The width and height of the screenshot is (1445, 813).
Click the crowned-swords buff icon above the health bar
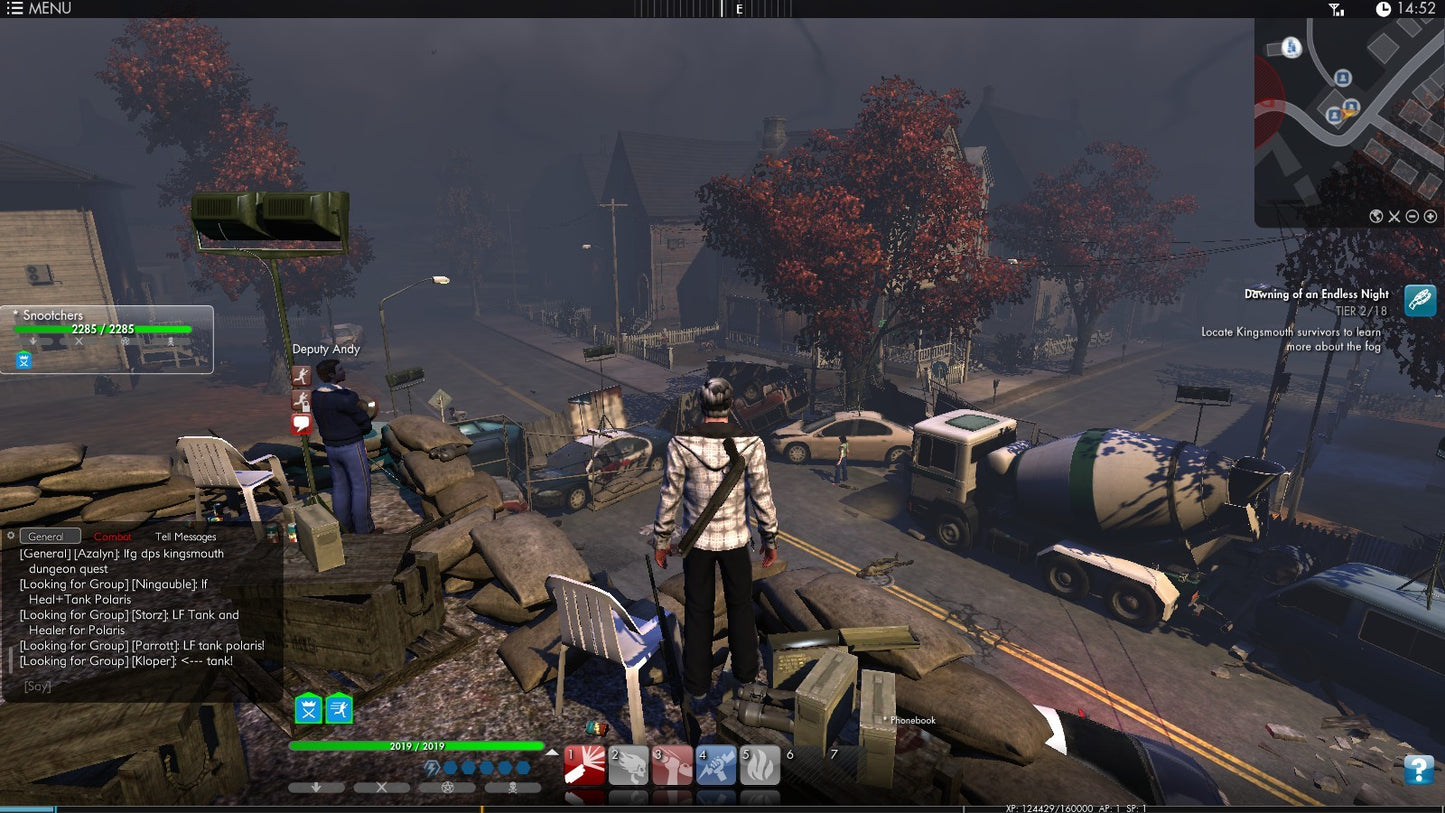[308, 710]
